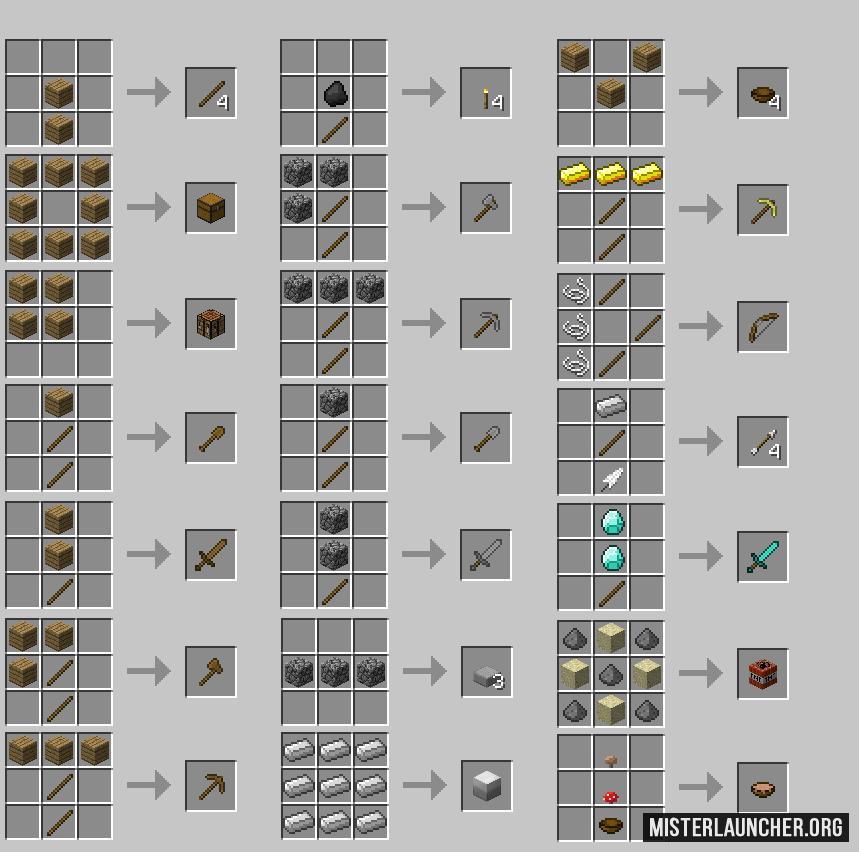Select the stone axe result slot
This screenshot has height=852, width=859.
(486, 208)
